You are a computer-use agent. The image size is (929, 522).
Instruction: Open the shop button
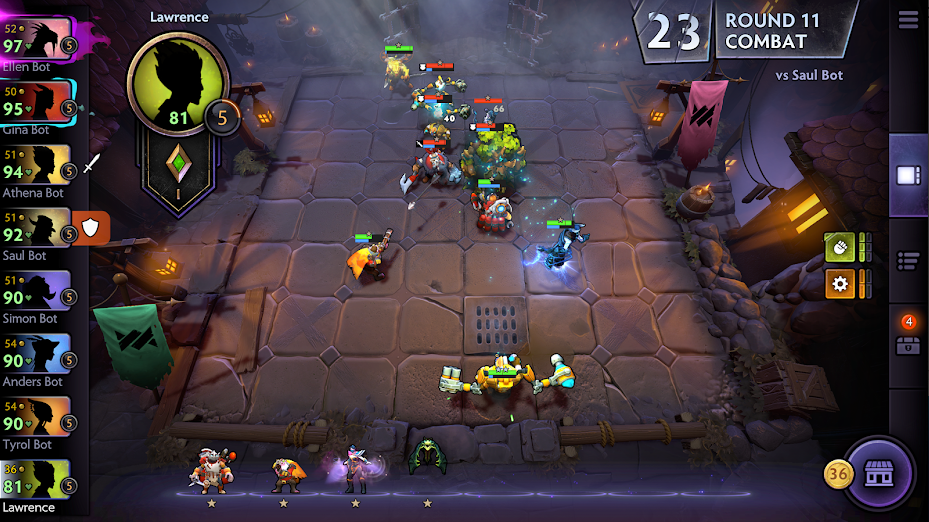point(879,472)
